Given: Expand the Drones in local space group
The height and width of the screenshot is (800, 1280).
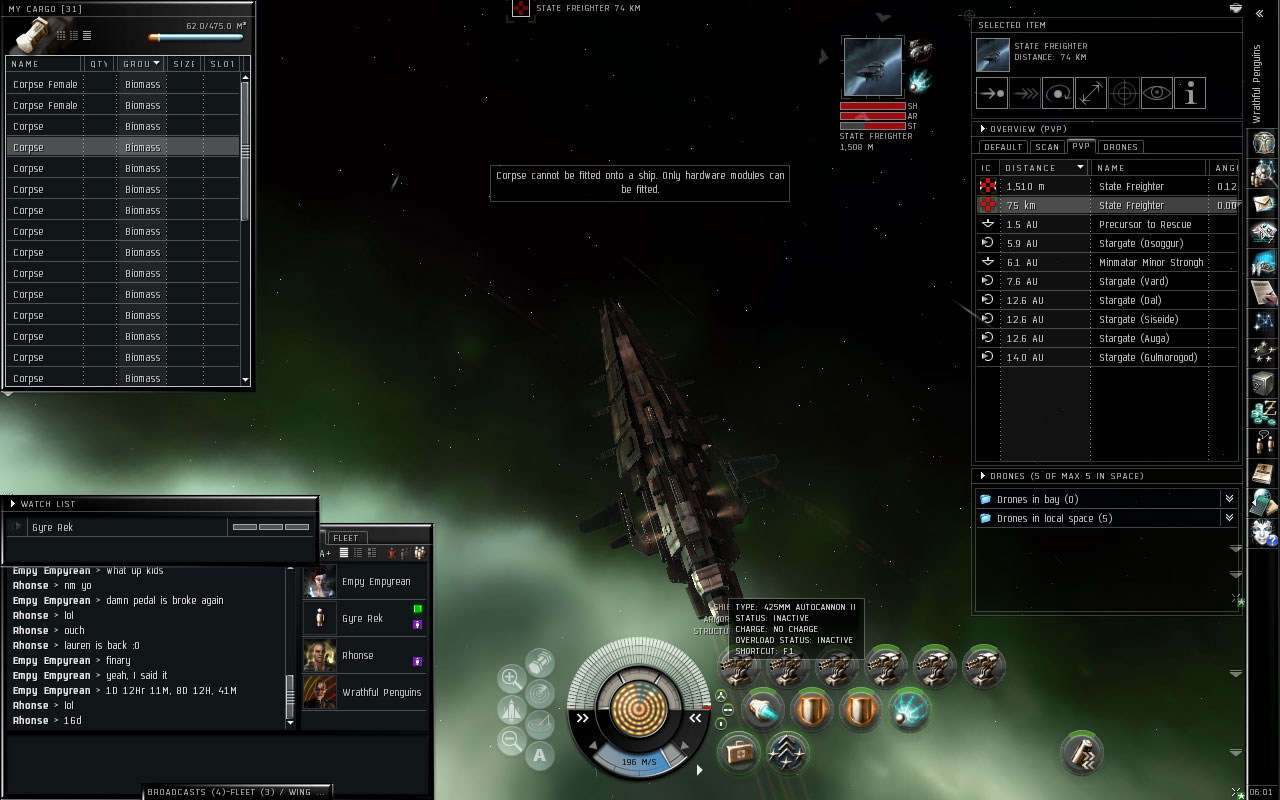Looking at the screenshot, I should click(x=1229, y=518).
